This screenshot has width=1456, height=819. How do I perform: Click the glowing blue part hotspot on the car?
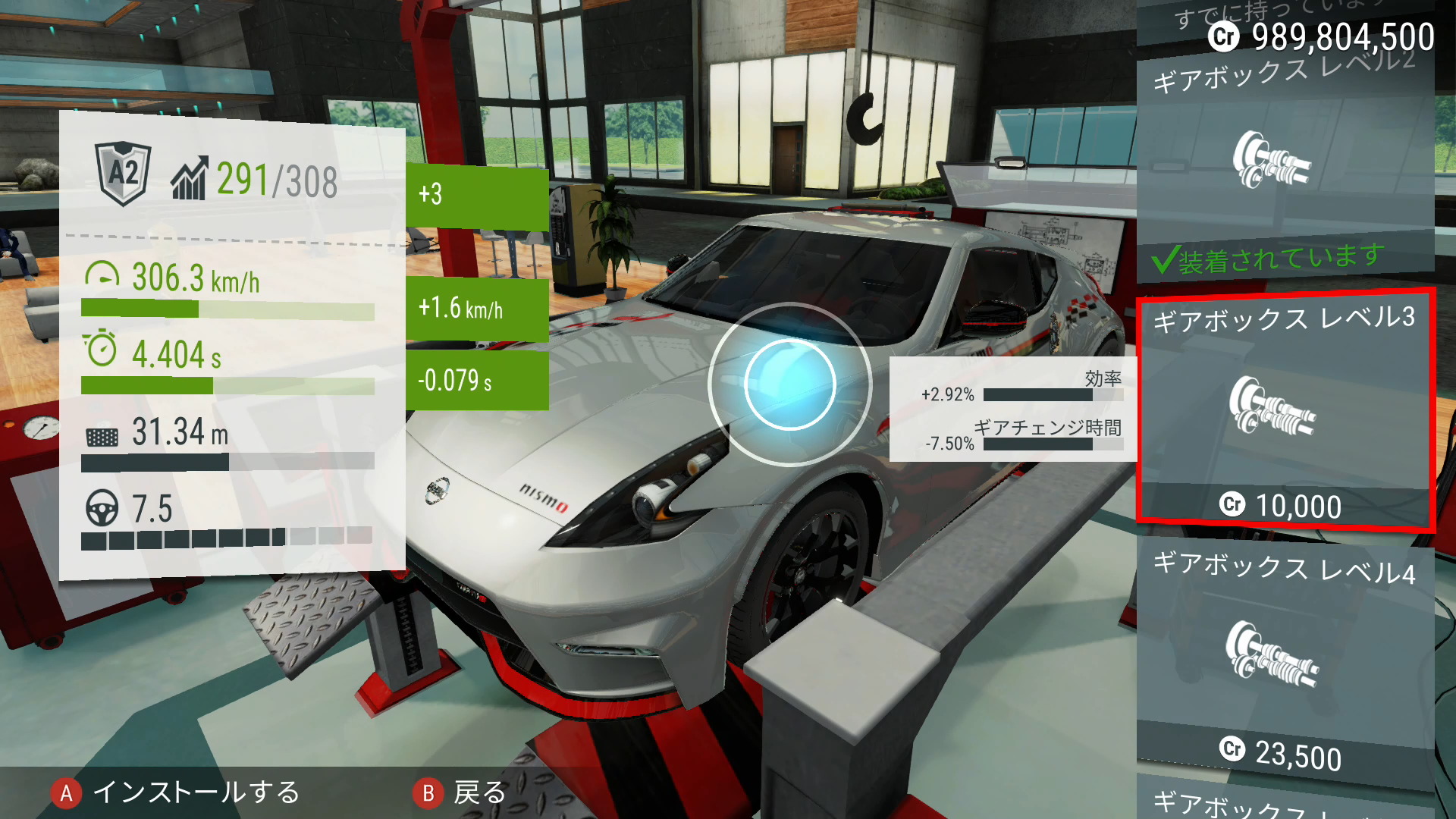pyautogui.click(x=789, y=384)
